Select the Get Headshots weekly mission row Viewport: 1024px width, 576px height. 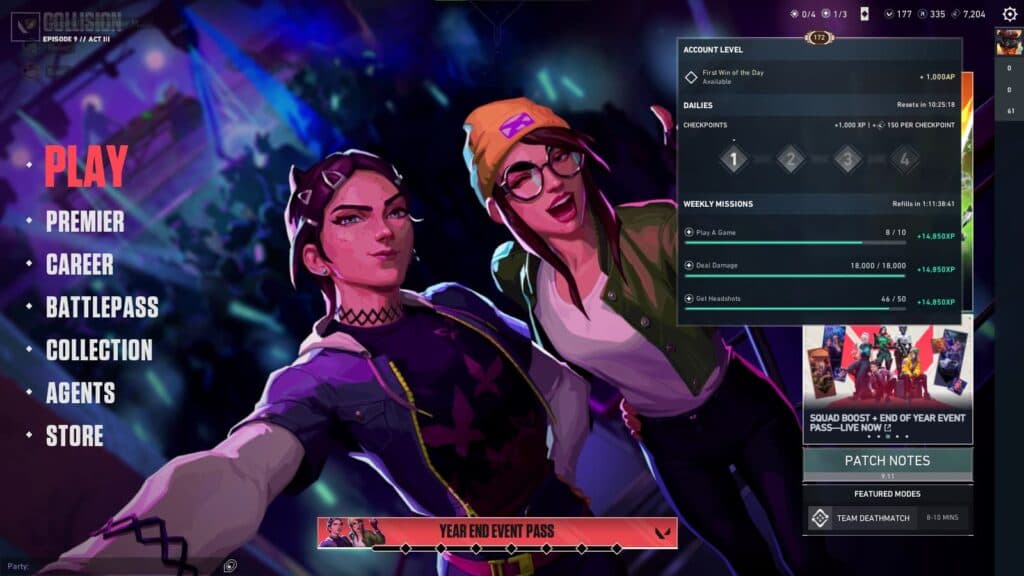coord(819,302)
